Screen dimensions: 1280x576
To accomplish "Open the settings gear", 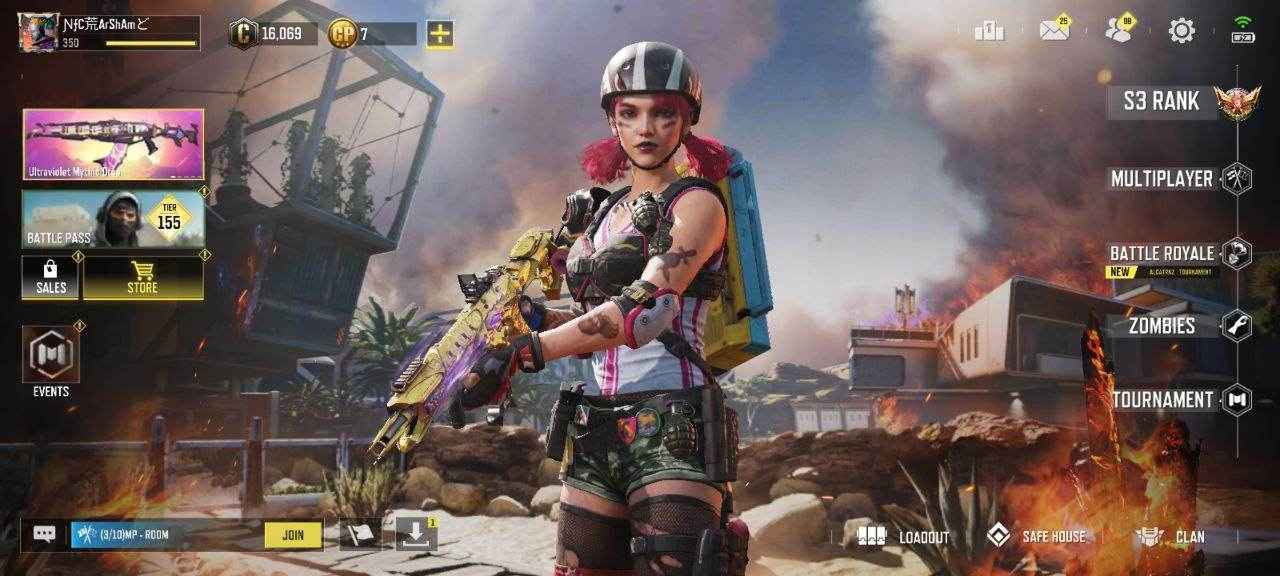I will (x=1182, y=31).
